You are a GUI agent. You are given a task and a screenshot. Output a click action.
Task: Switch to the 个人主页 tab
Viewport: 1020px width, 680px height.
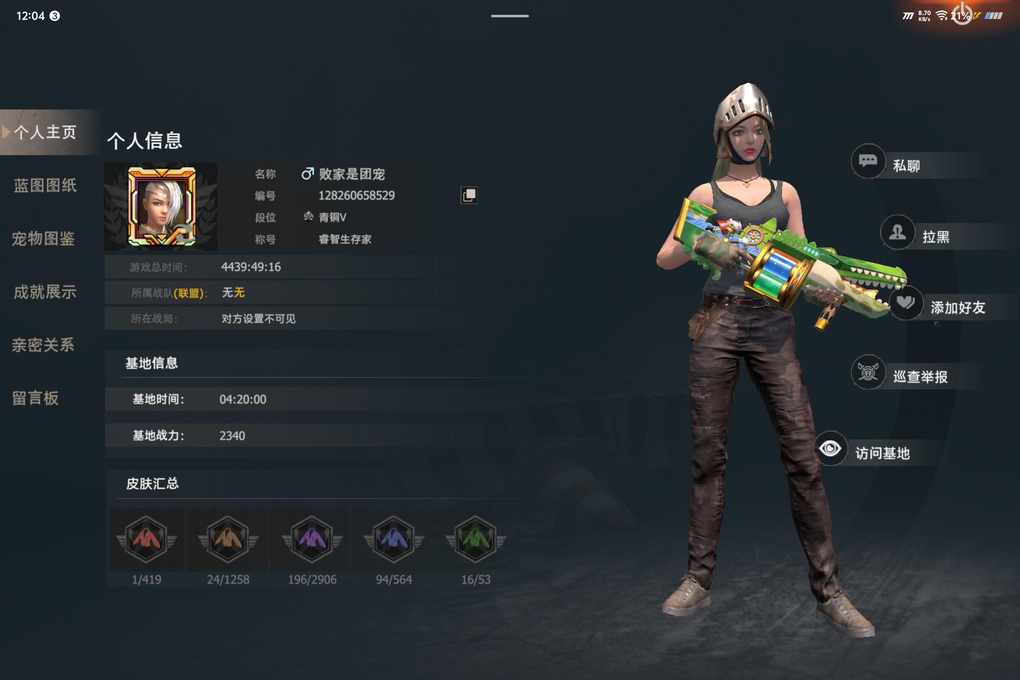46,132
